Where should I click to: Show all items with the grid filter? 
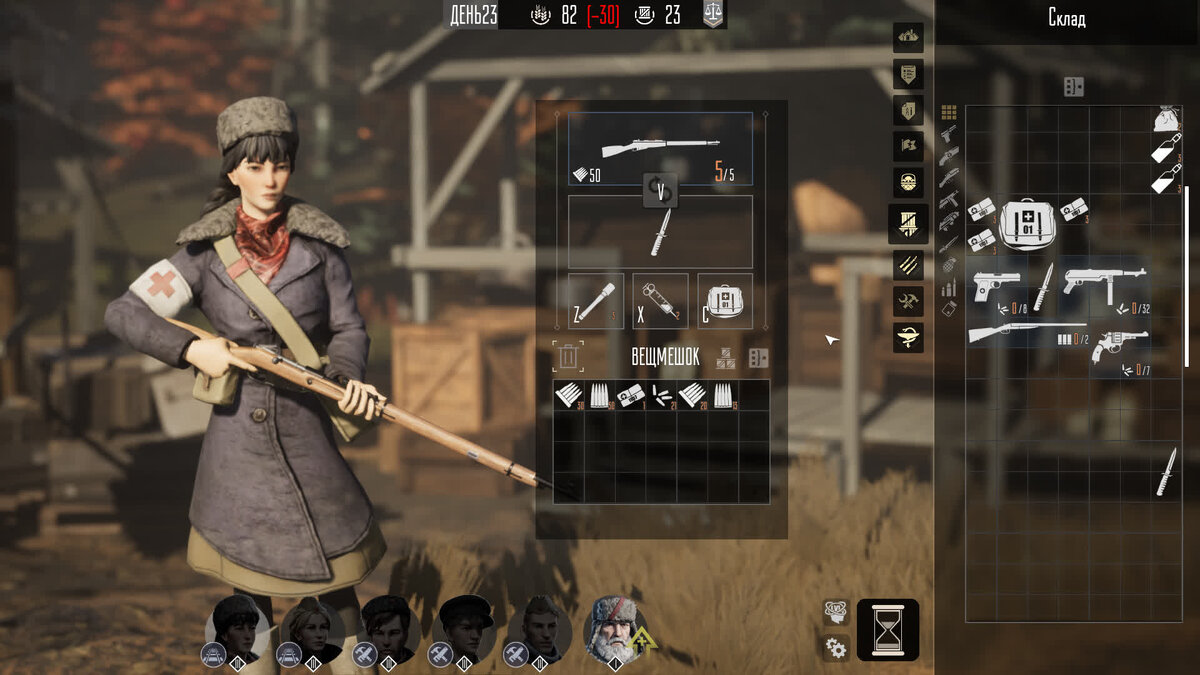click(x=949, y=113)
